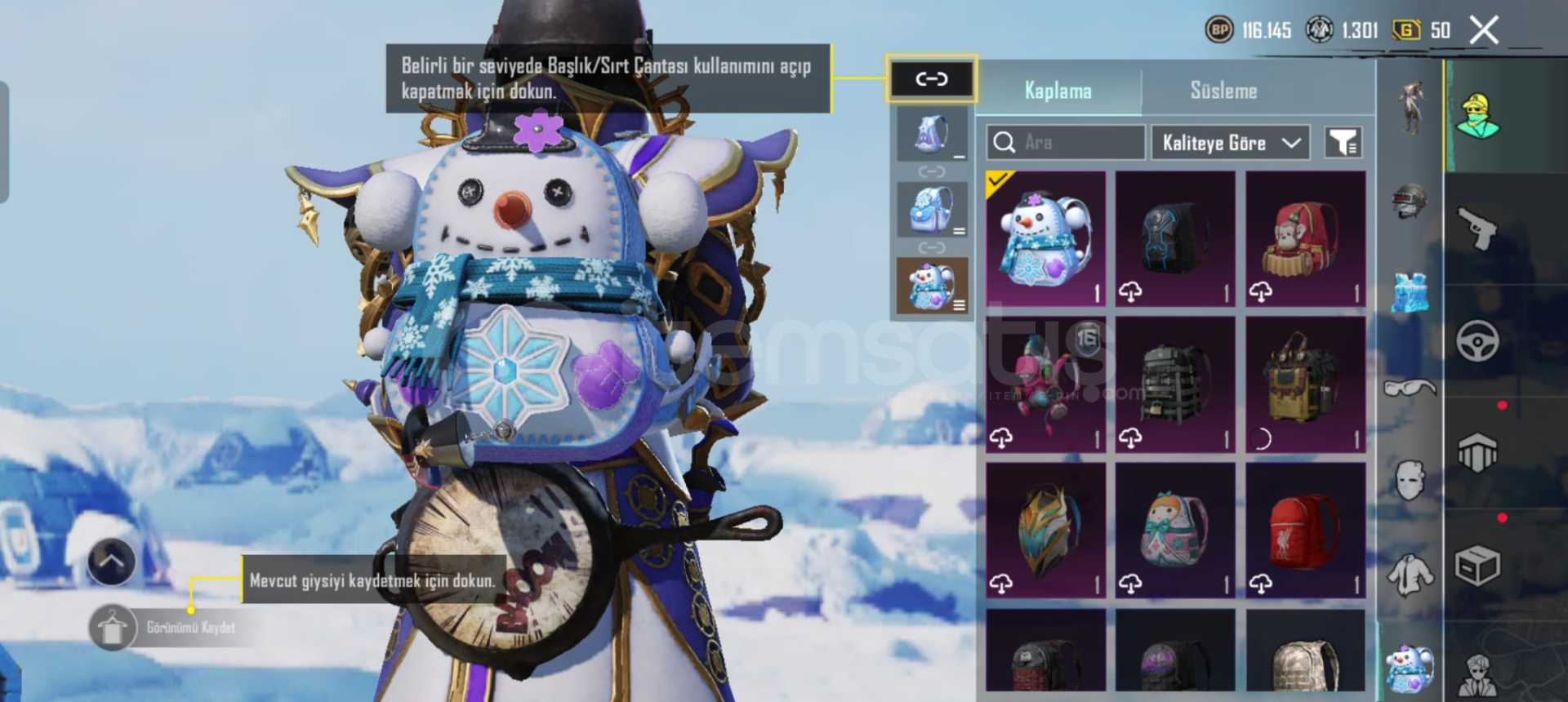Toggle the headgear/backpack link button
Screen dimensions: 1568x702
931,79
